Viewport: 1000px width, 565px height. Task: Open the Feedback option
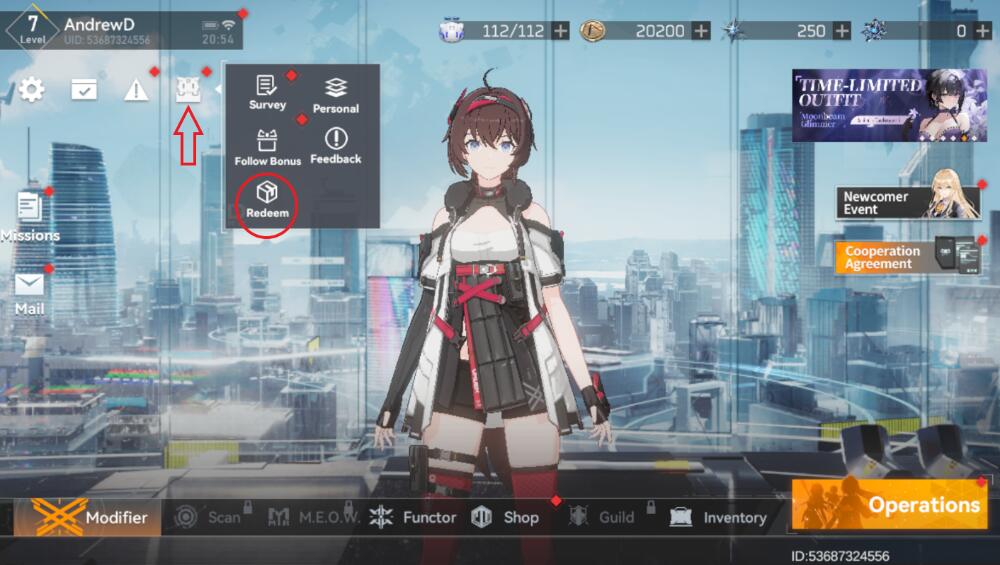(336, 145)
